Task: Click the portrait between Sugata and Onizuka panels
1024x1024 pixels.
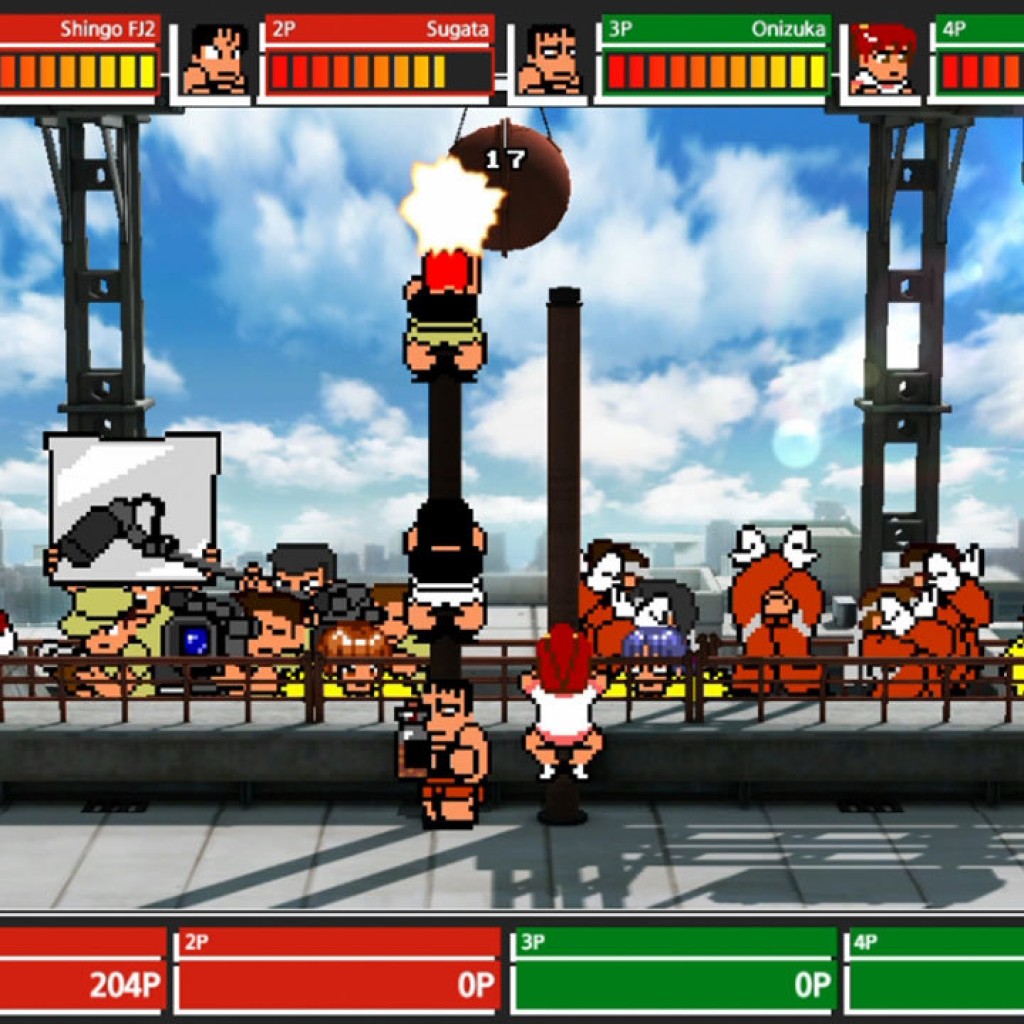Action: tap(548, 60)
